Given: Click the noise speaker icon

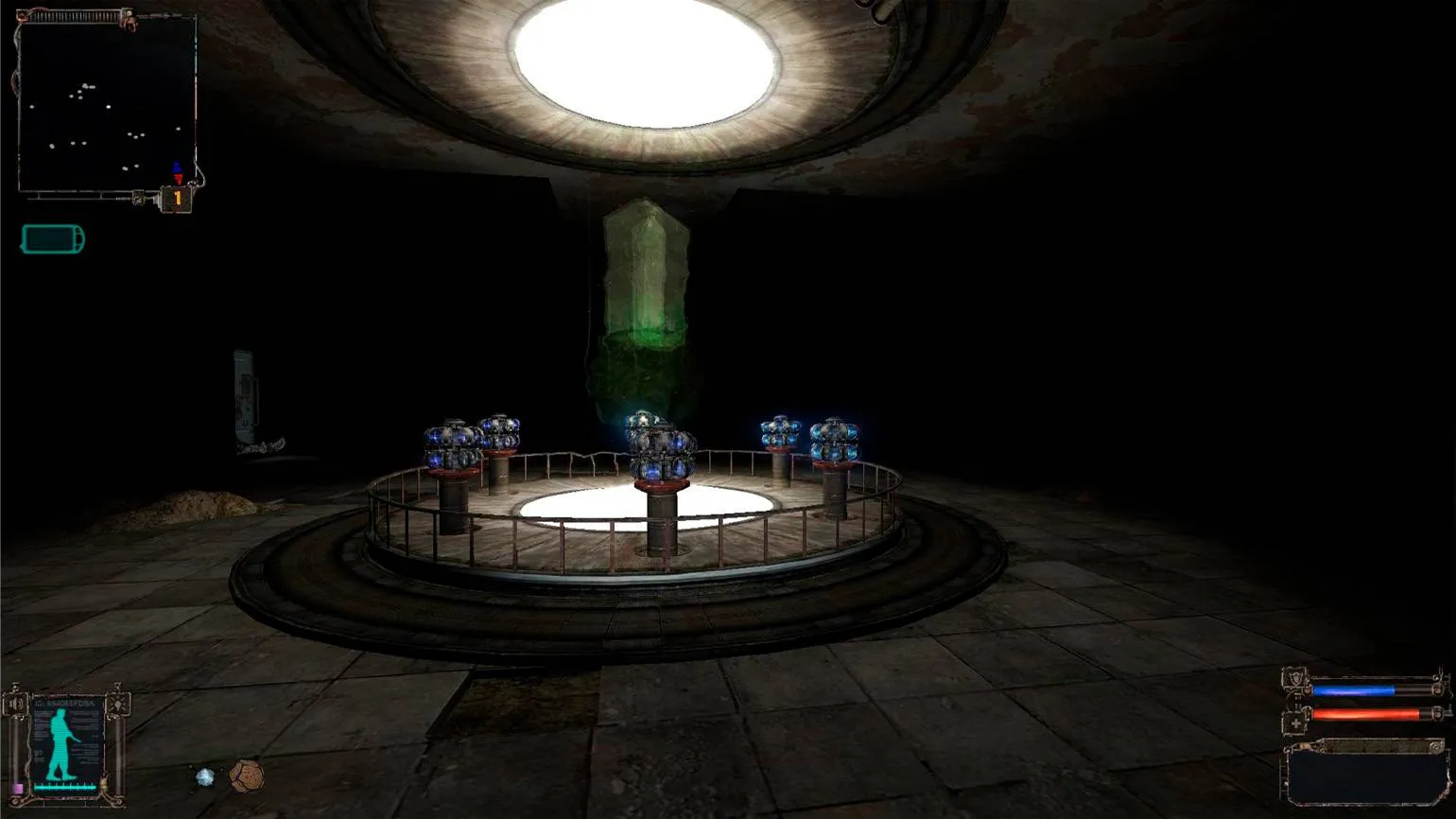Looking at the screenshot, I should click(17, 705).
